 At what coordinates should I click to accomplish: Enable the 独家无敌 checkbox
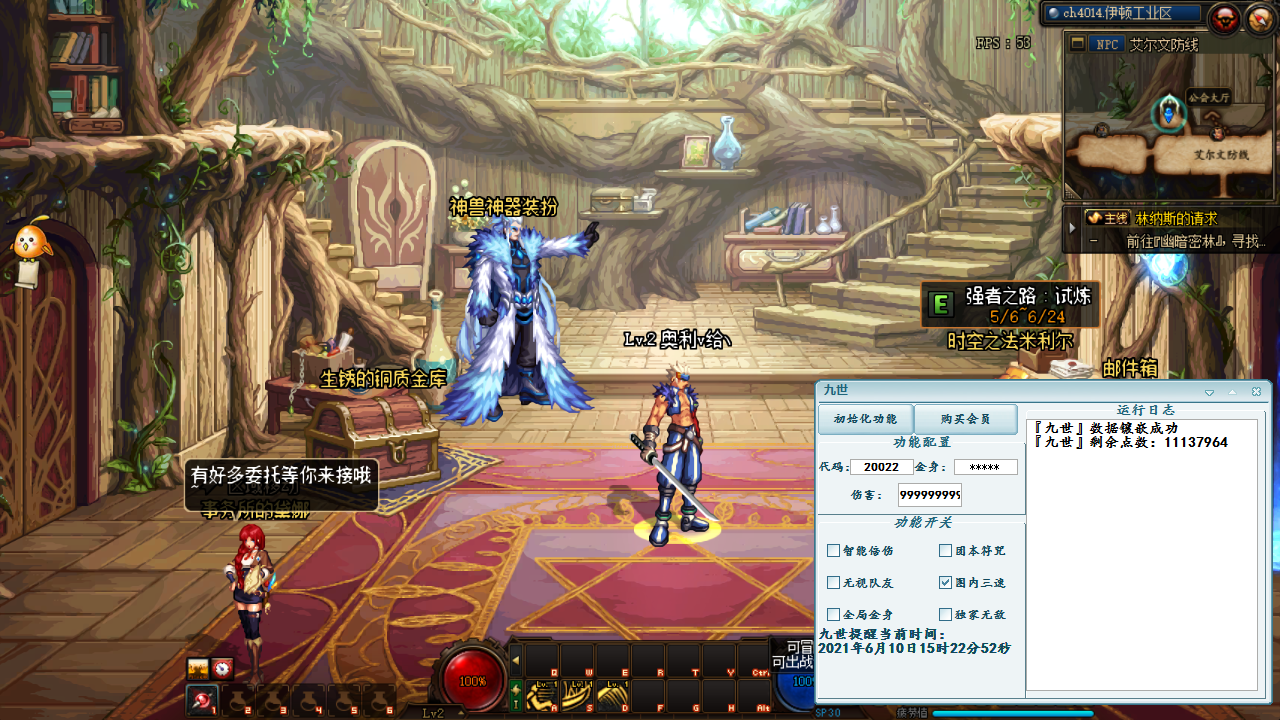(x=944, y=614)
